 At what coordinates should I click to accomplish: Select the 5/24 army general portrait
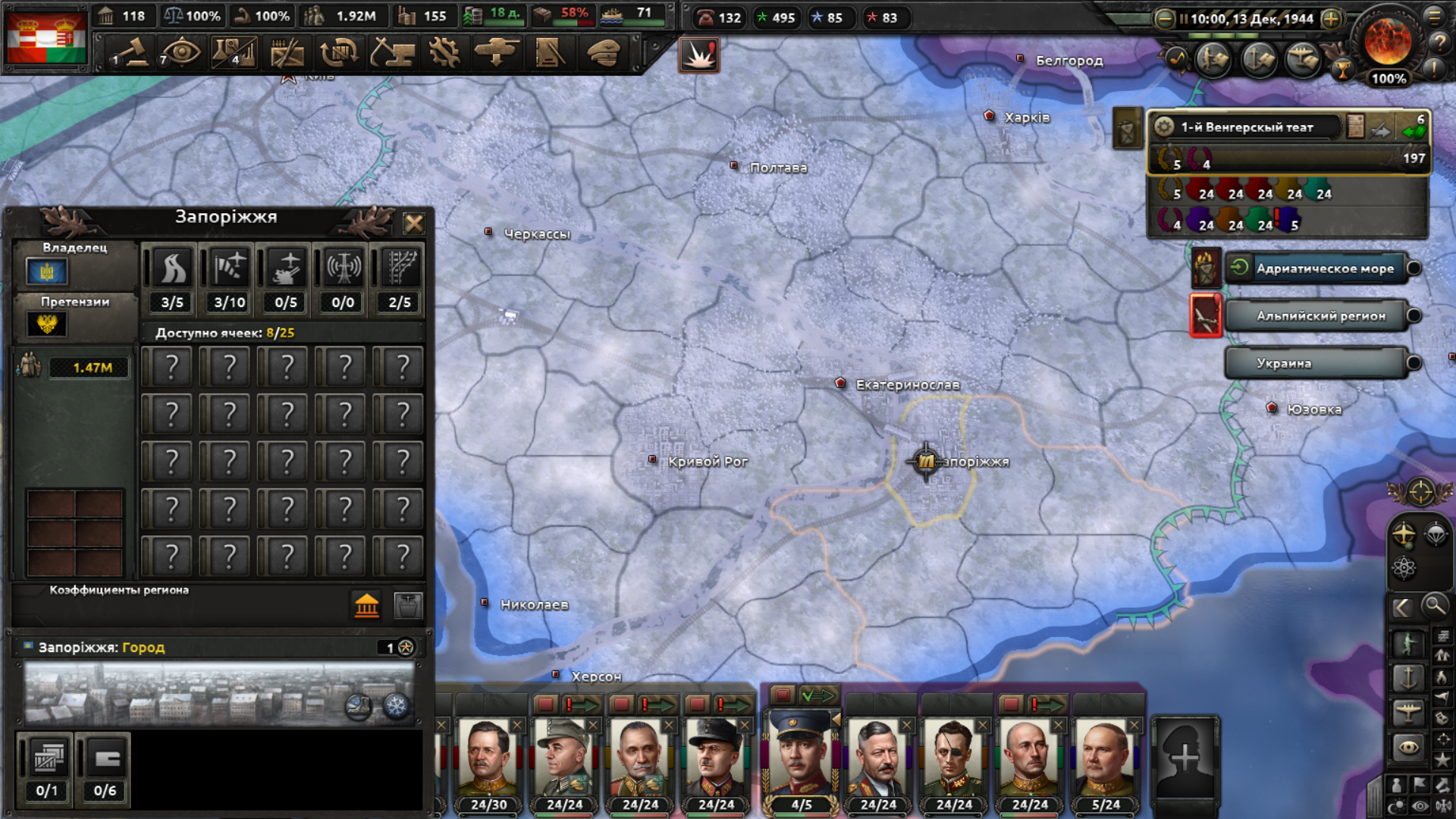[x=1105, y=758]
